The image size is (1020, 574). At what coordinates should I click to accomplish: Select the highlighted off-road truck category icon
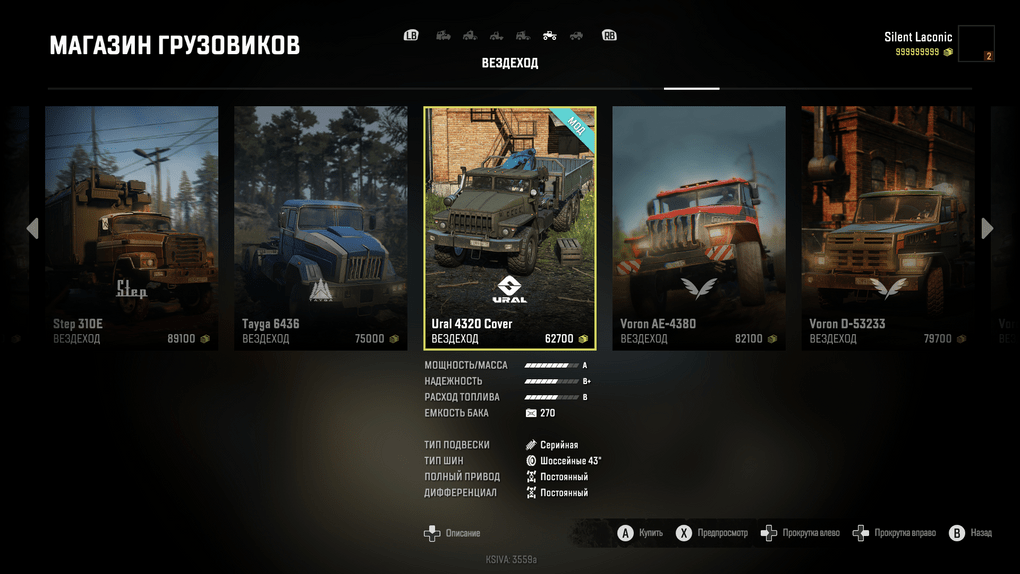(x=549, y=36)
